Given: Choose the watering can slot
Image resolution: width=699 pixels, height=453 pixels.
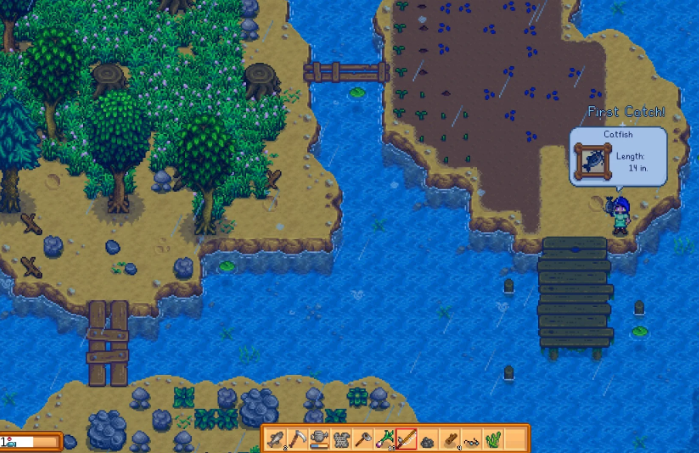Looking at the screenshot, I should coord(320,439).
